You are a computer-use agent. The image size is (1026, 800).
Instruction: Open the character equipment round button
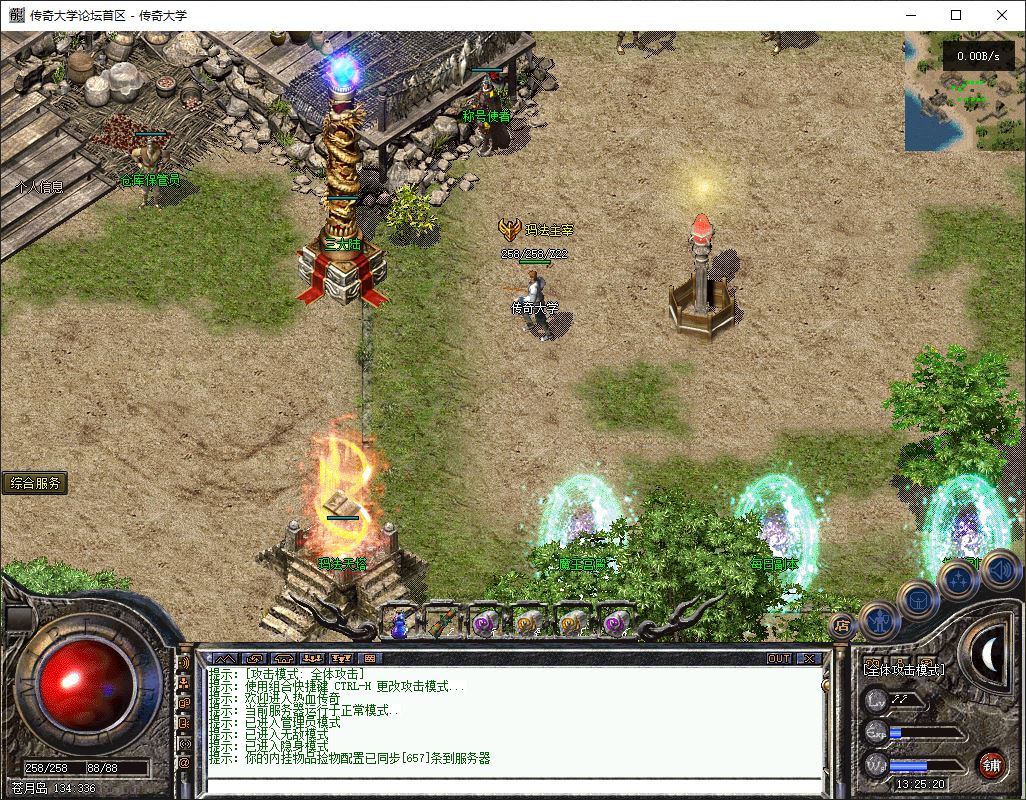point(879,621)
